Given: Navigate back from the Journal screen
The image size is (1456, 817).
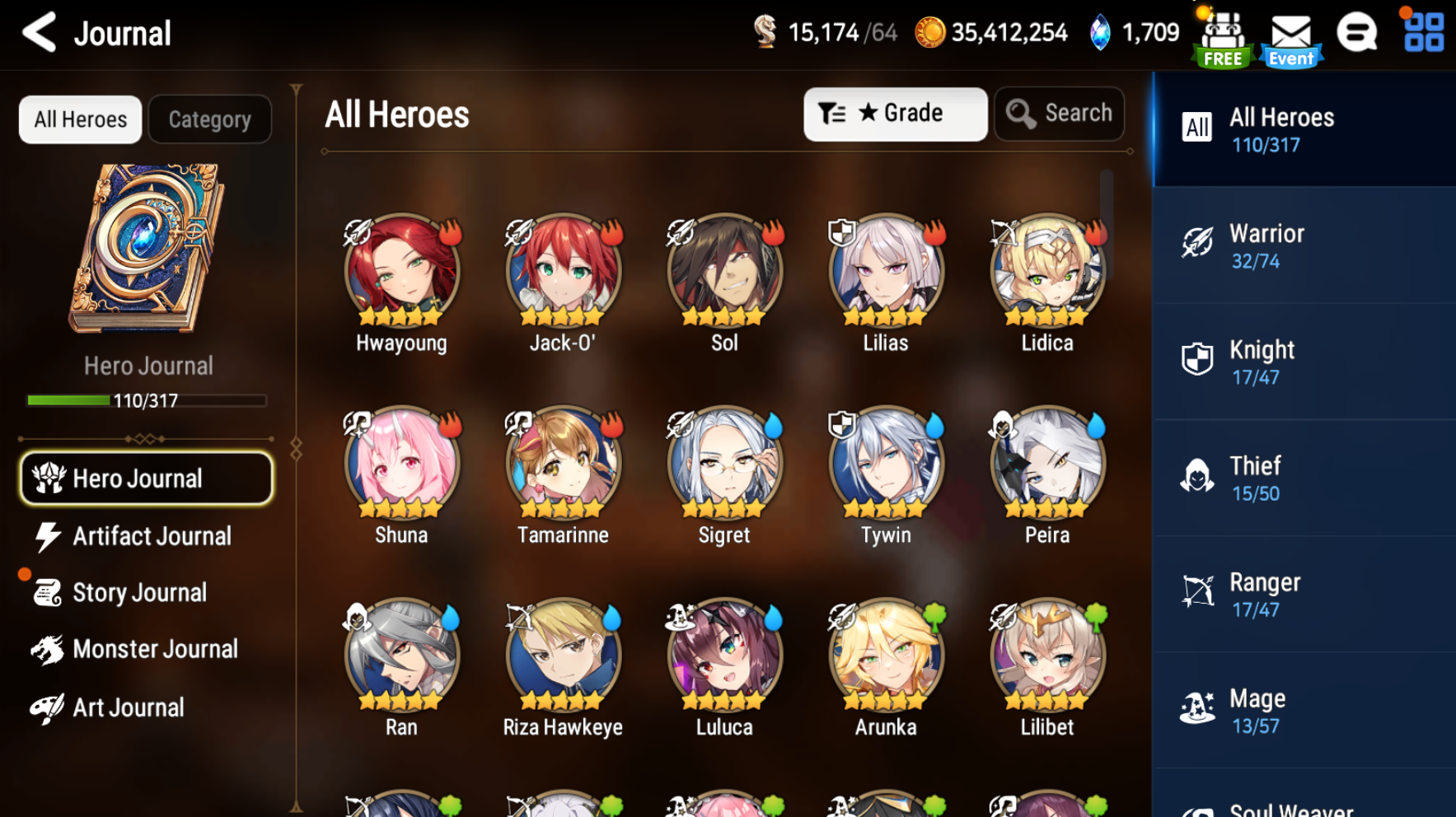Looking at the screenshot, I should coord(40,33).
